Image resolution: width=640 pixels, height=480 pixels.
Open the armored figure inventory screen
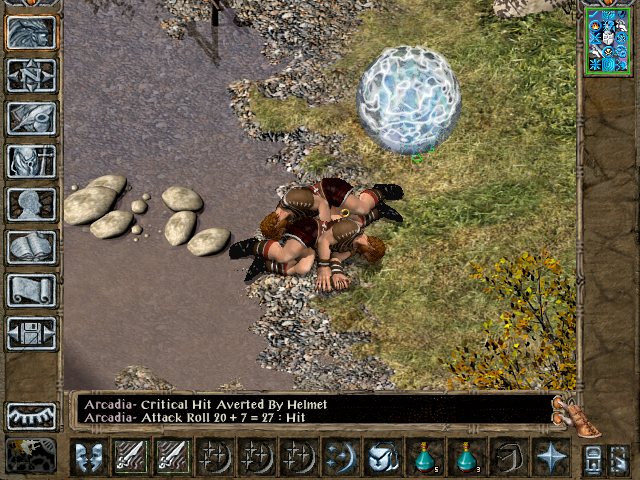32,161
